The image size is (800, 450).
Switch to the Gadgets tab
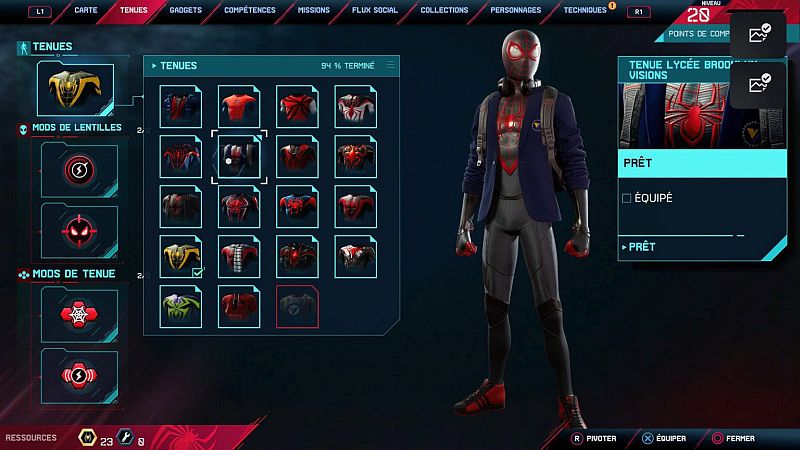pos(185,10)
